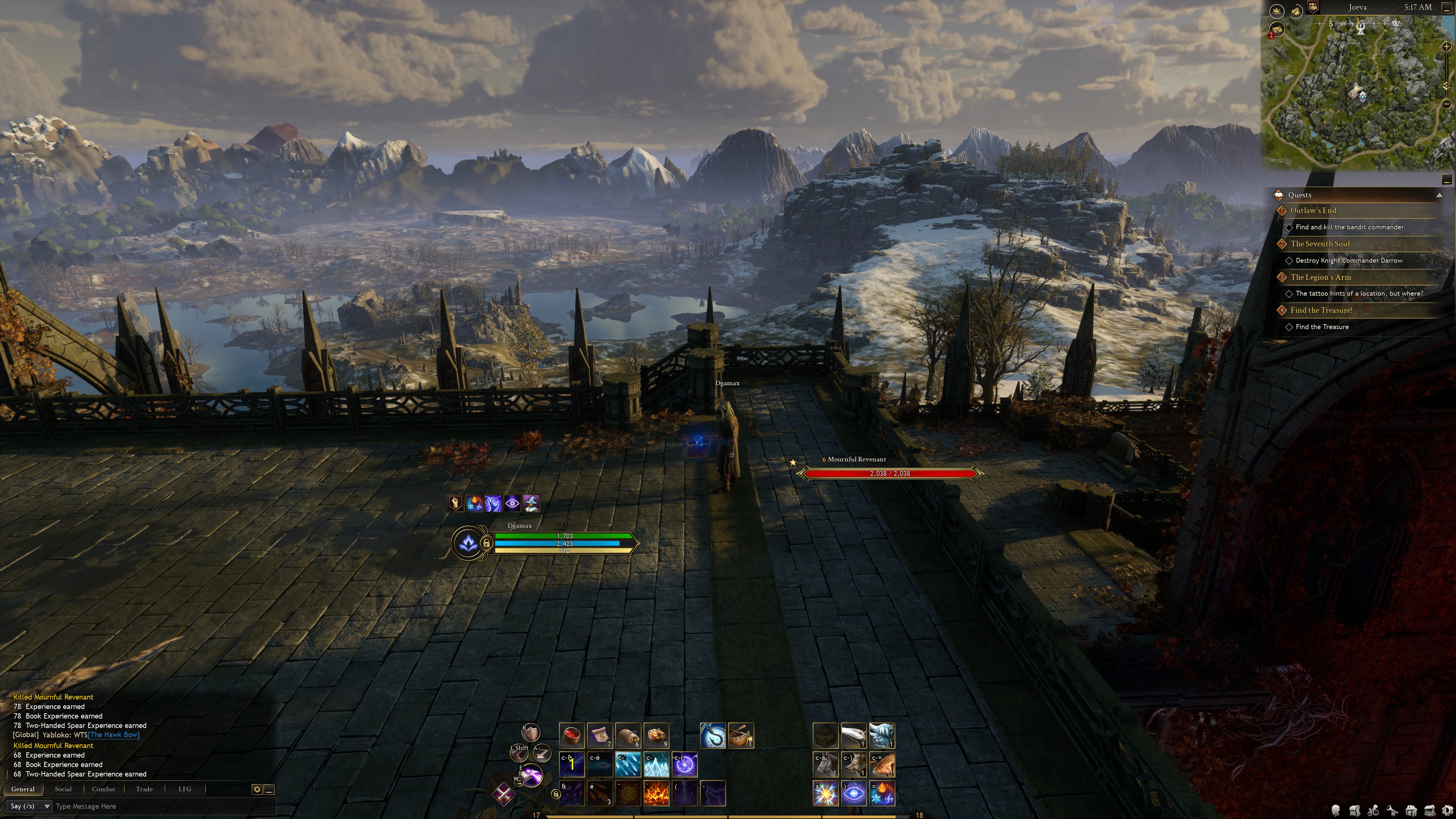1456x819 pixels.
Task: Zoom in the minimap with plus button
Action: [1447, 47]
